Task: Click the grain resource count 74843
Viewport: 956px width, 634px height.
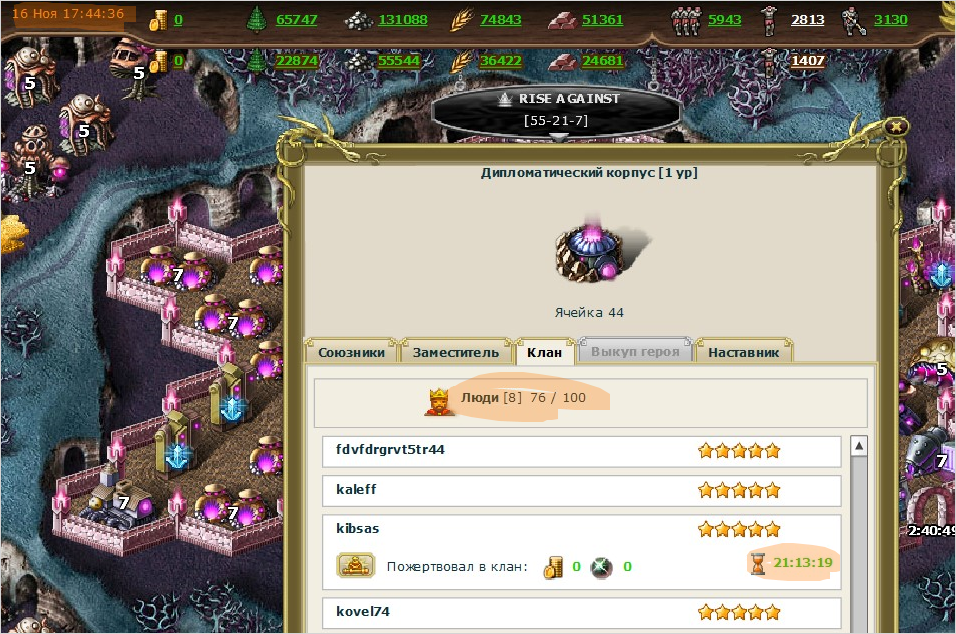Action: pyautogui.click(x=500, y=20)
